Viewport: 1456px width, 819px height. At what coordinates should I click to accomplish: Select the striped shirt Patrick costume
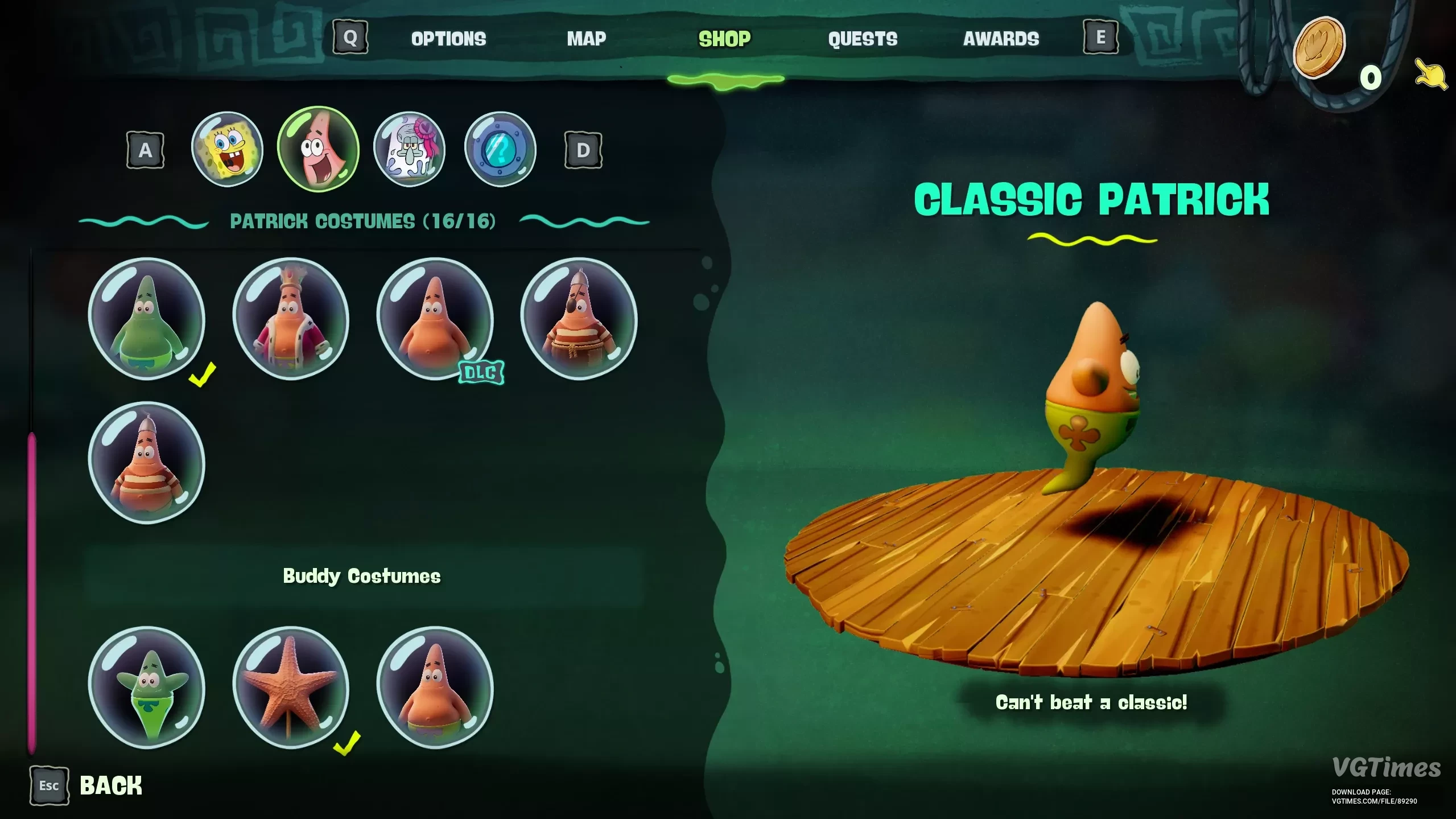click(x=147, y=462)
